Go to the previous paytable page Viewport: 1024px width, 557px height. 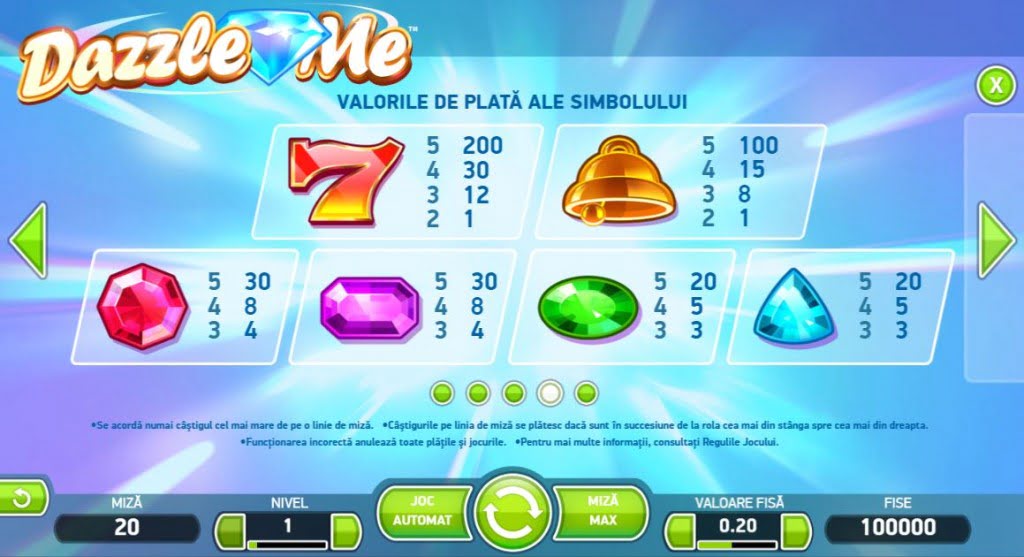(27, 241)
